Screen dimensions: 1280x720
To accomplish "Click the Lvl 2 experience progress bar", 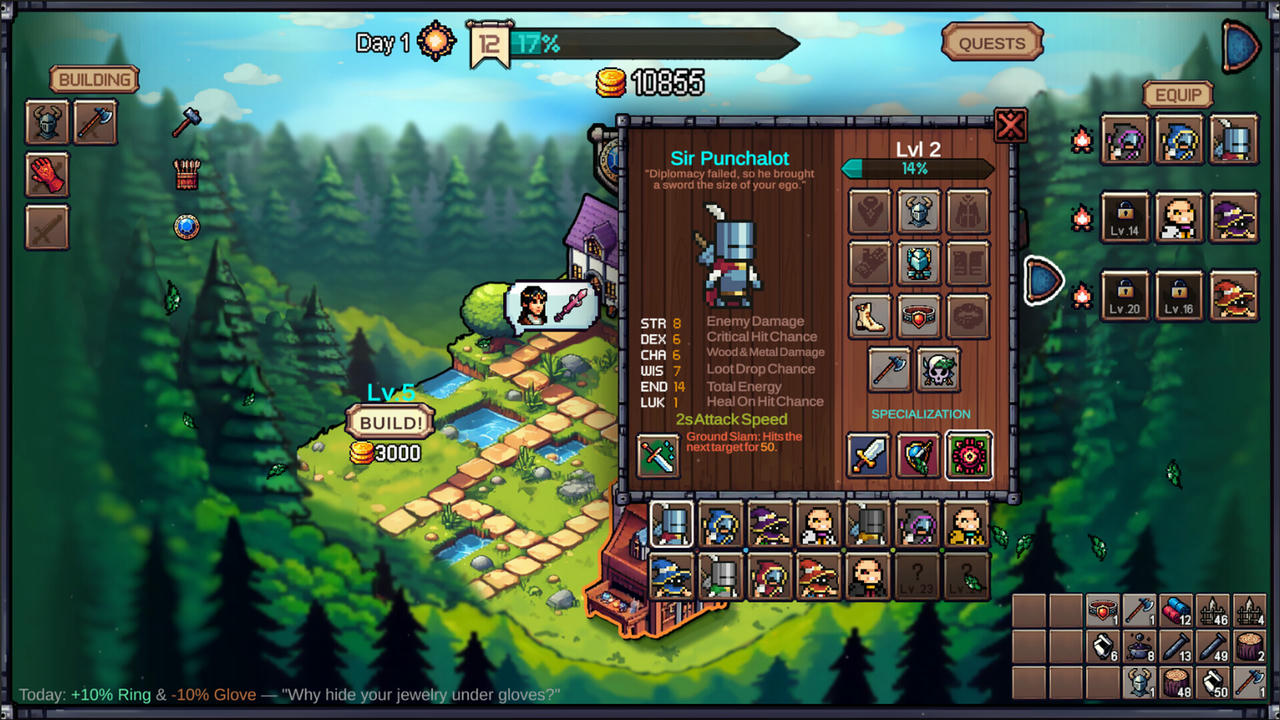I will point(917,169).
